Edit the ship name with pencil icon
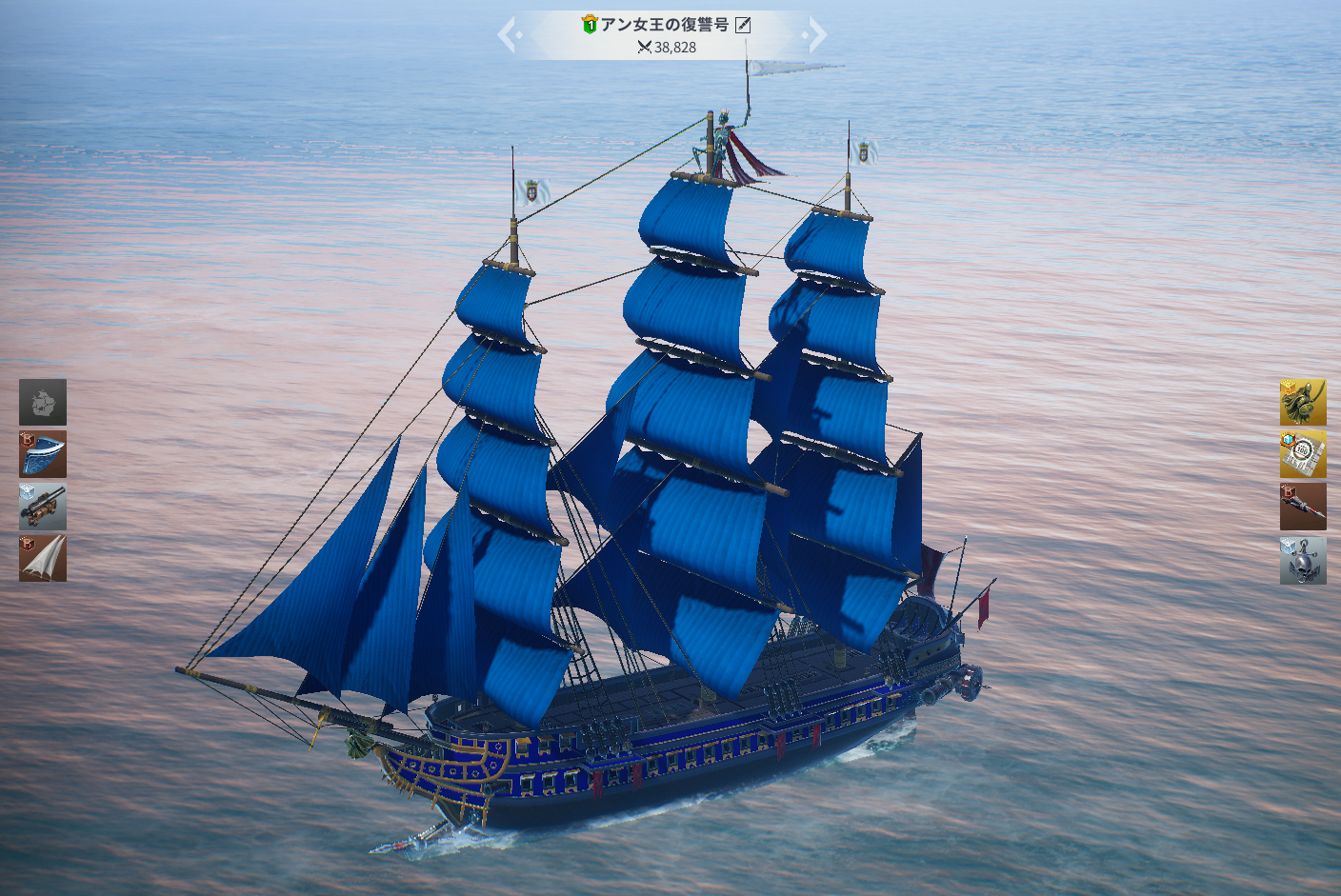 [743, 26]
